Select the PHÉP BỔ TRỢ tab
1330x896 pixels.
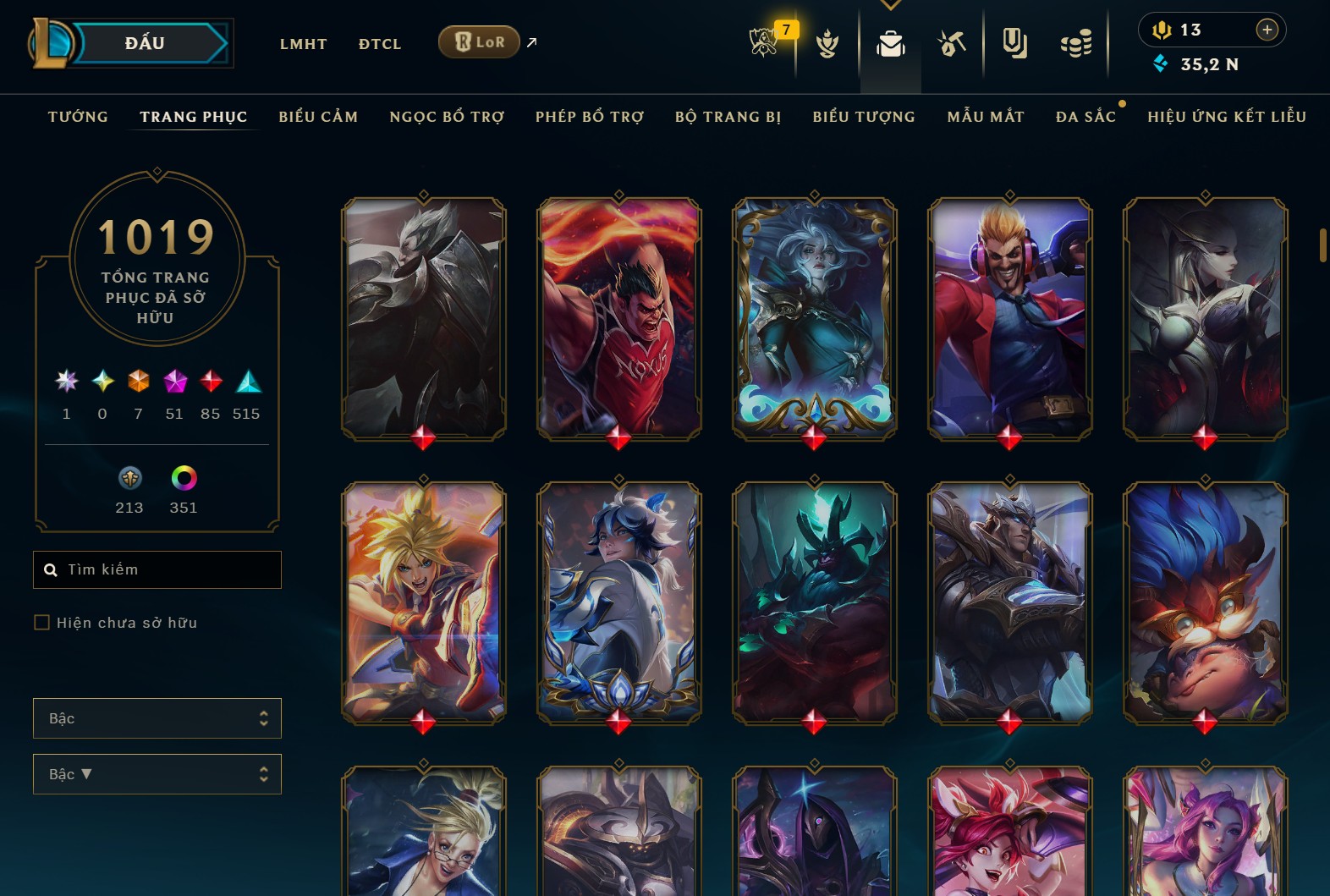590,117
